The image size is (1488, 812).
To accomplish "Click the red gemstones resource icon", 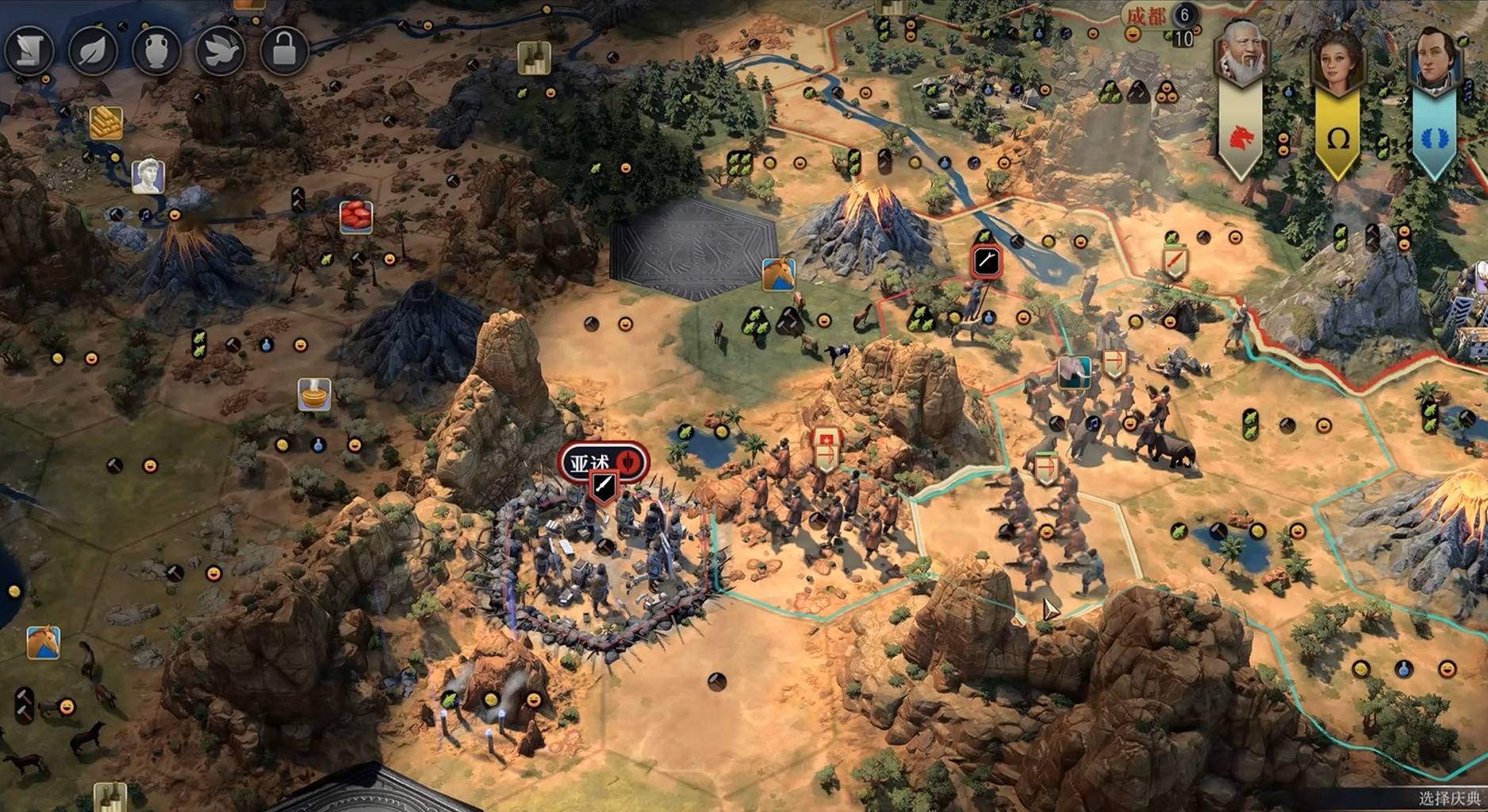I will tap(356, 216).
